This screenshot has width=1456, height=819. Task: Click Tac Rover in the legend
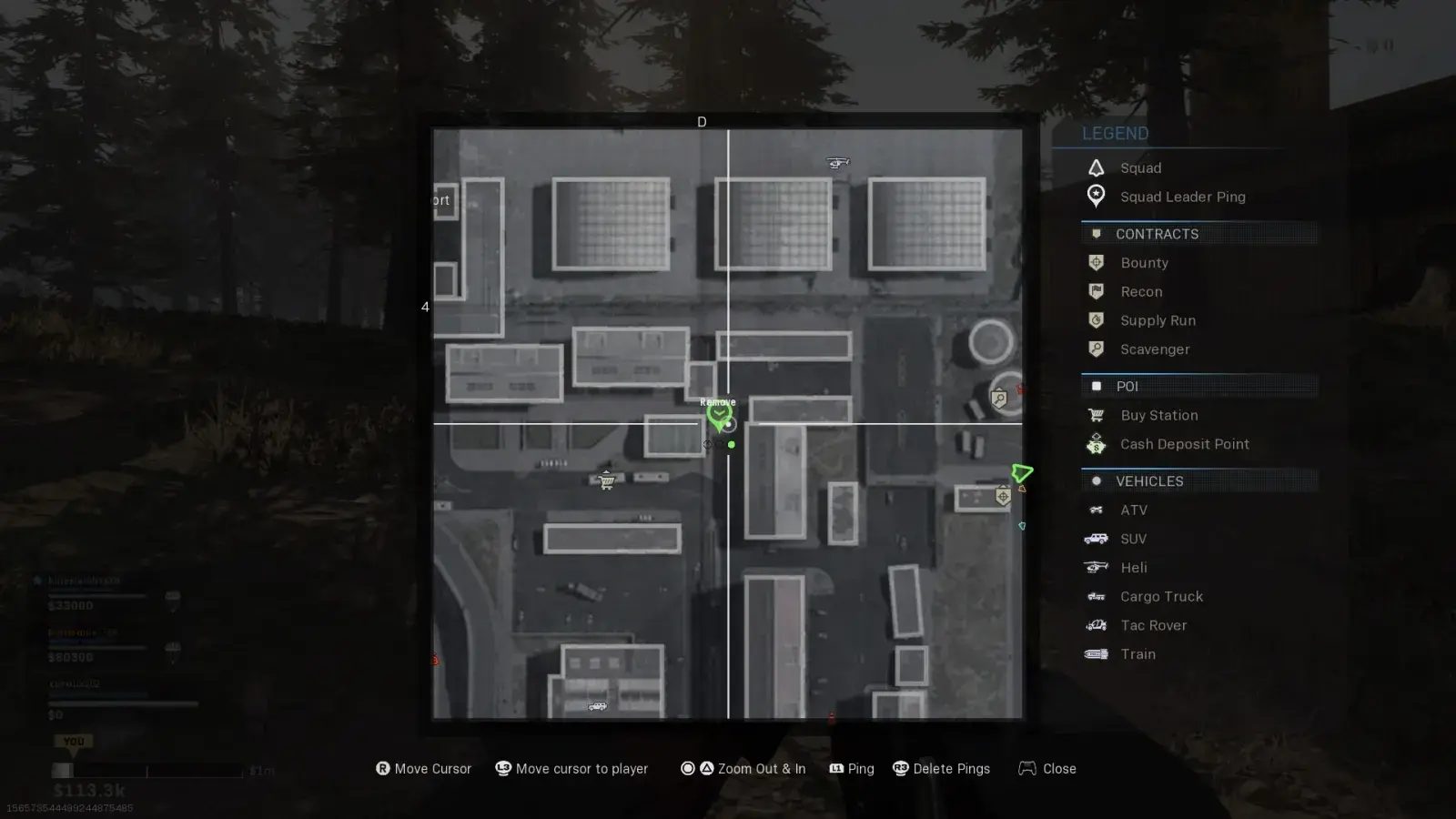pos(1153,625)
